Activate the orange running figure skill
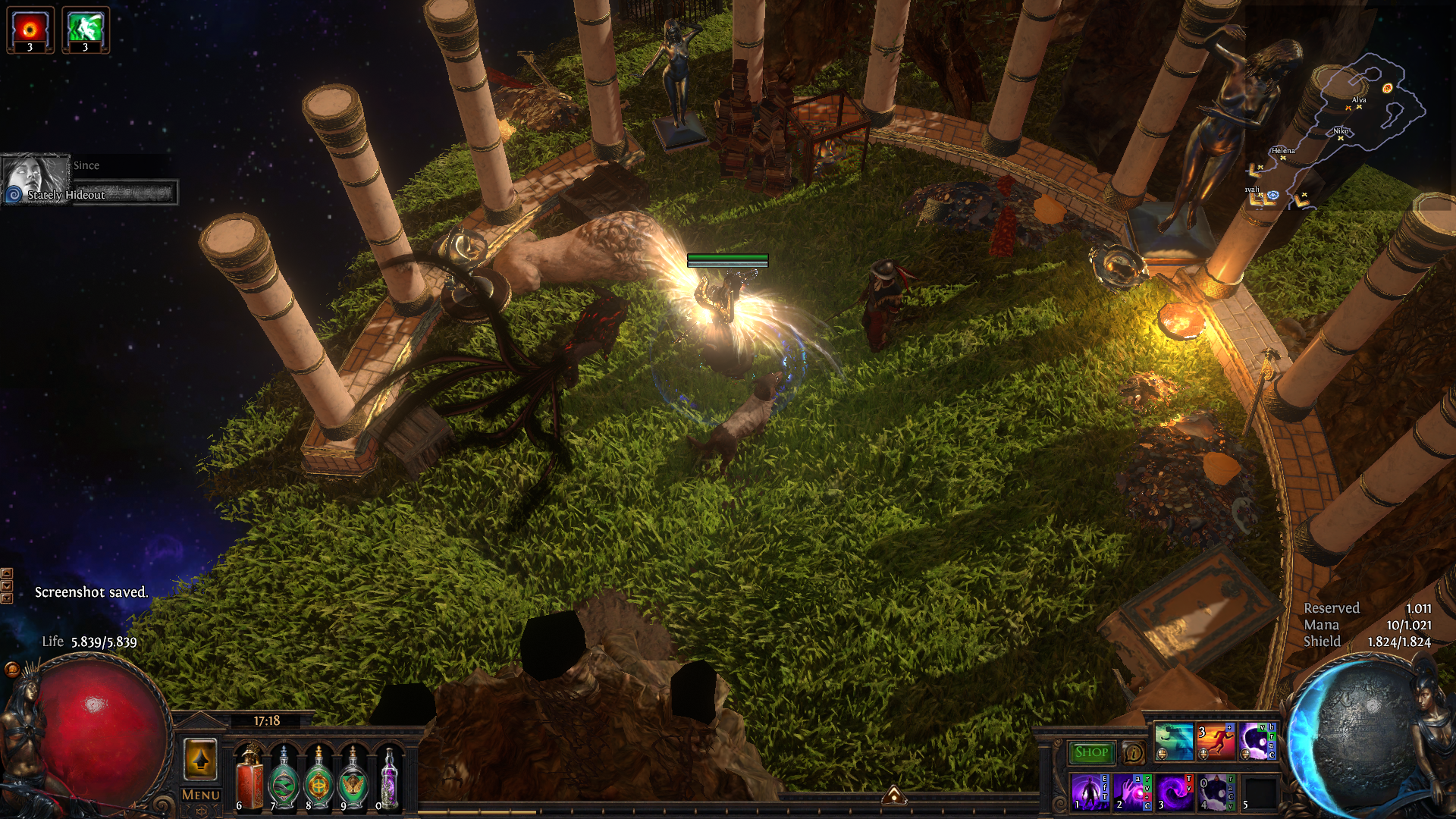Viewport: 1456px width, 819px height. point(1216,741)
